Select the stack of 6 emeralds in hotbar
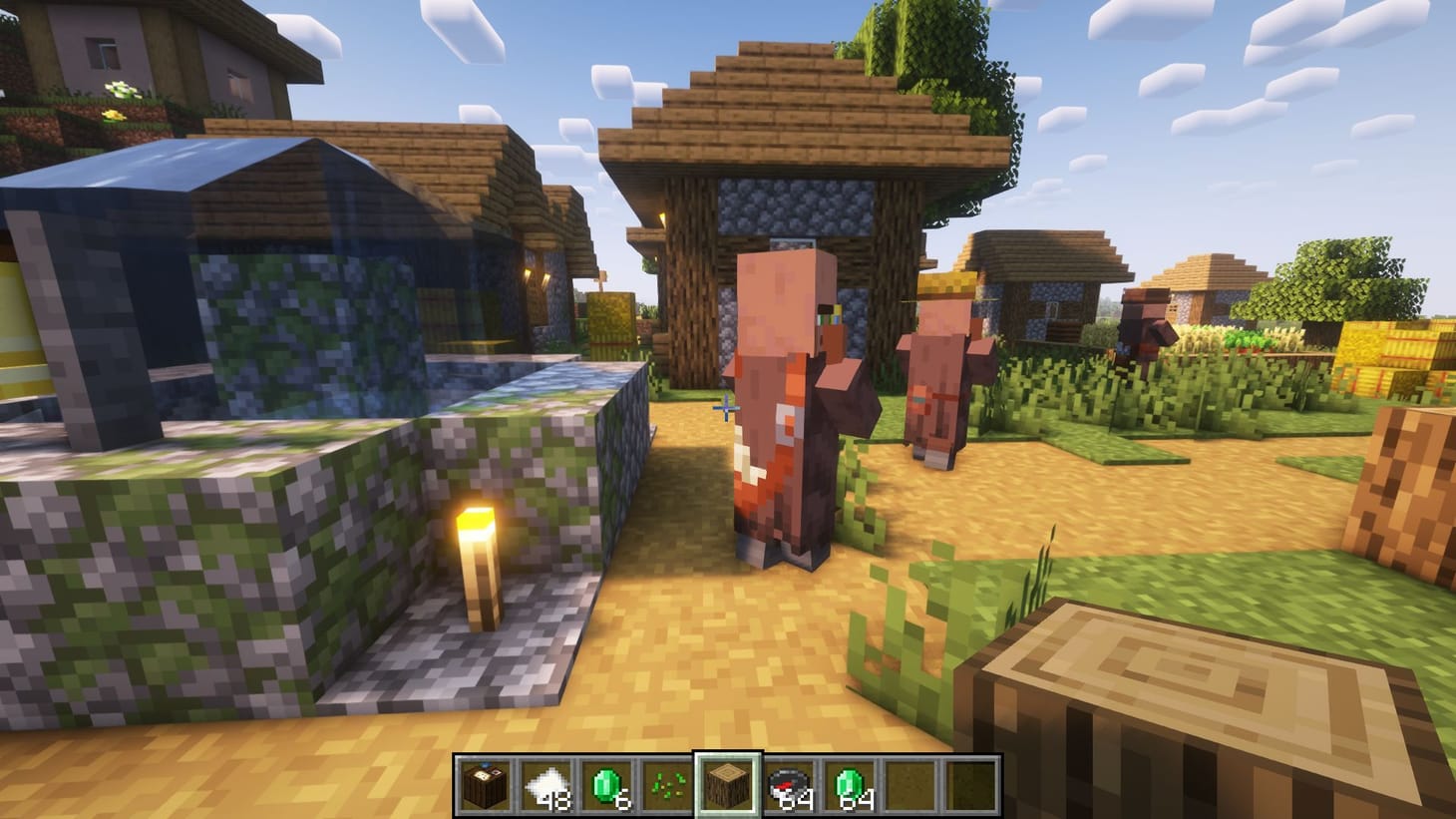Screen dimensions: 1456x819 tap(606, 784)
